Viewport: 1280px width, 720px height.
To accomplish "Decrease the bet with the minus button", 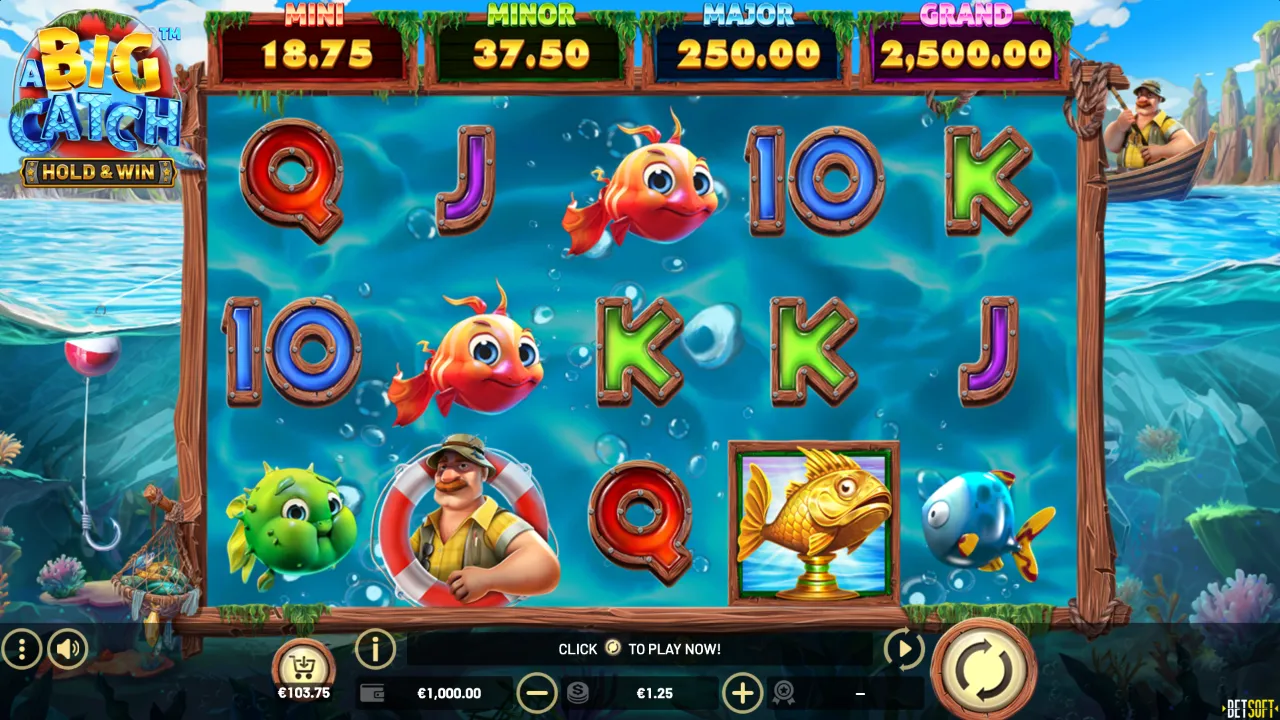I will (x=538, y=692).
